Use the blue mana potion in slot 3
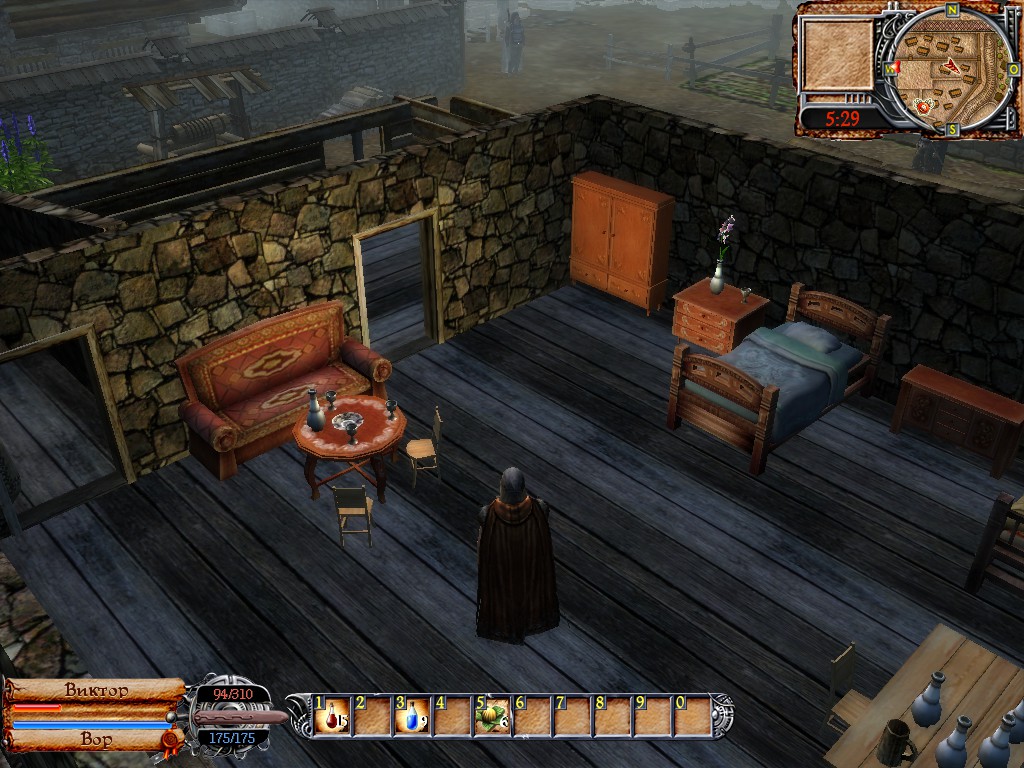This screenshot has height=768, width=1024. (x=413, y=716)
